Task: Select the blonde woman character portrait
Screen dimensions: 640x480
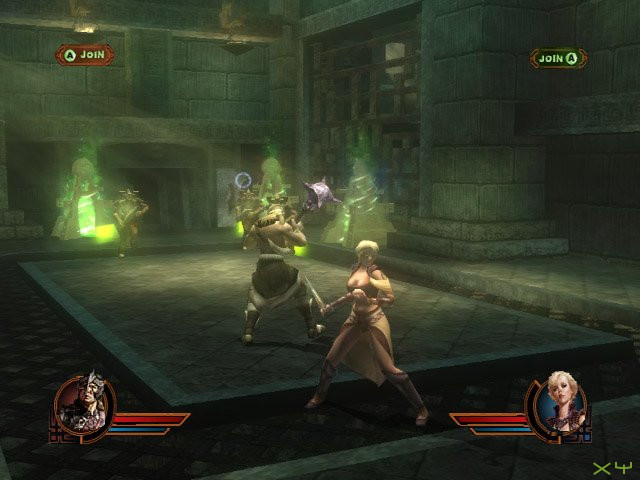Action: (557, 404)
